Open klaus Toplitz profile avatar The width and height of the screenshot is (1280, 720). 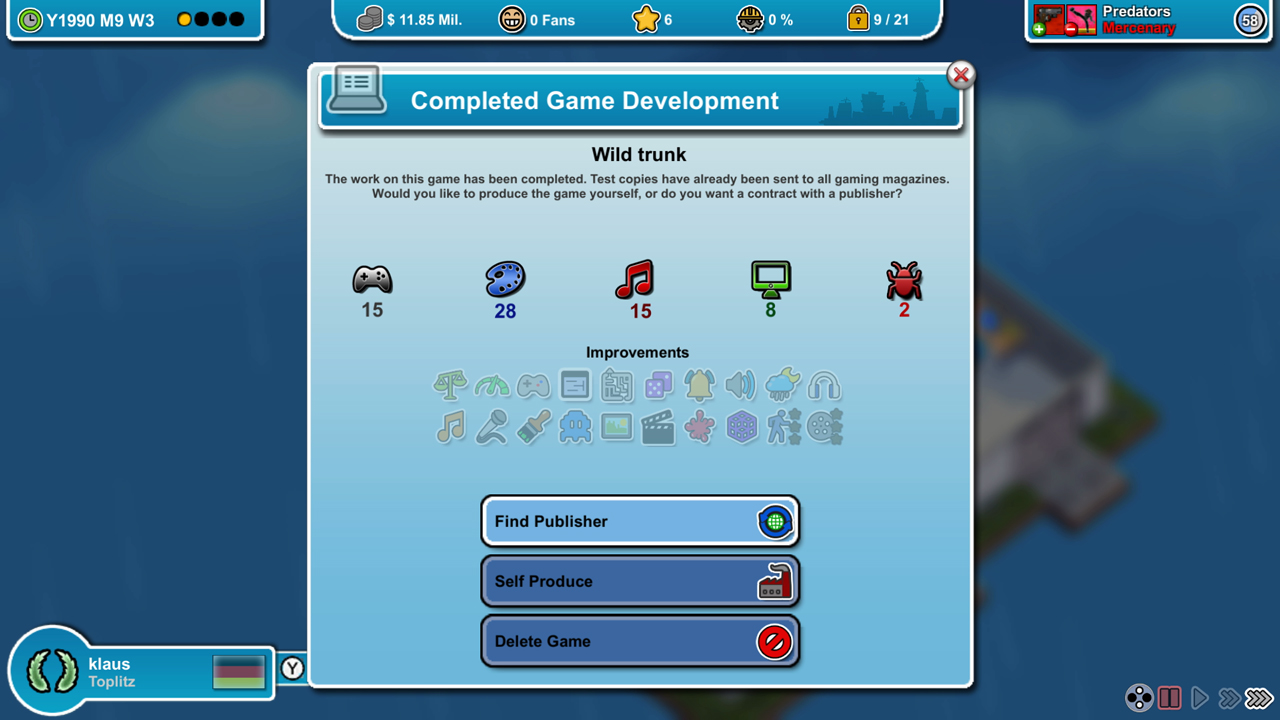(52, 671)
